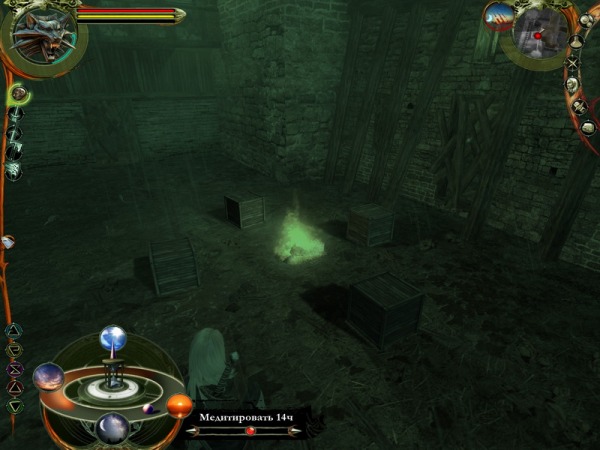Select the night moon orb
This screenshot has height=450, width=600.
click(112, 426)
